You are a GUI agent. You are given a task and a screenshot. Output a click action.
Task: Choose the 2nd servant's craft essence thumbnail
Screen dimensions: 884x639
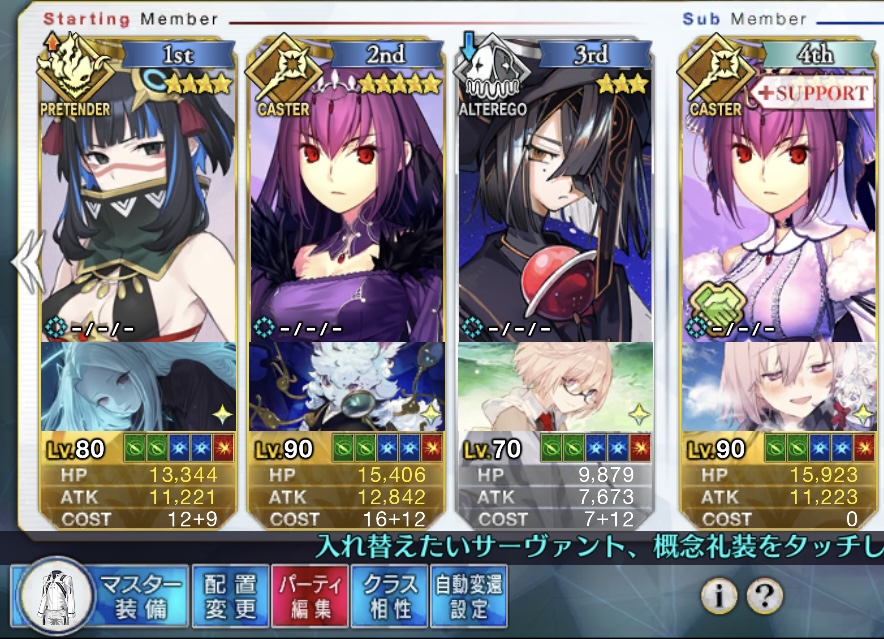346,386
